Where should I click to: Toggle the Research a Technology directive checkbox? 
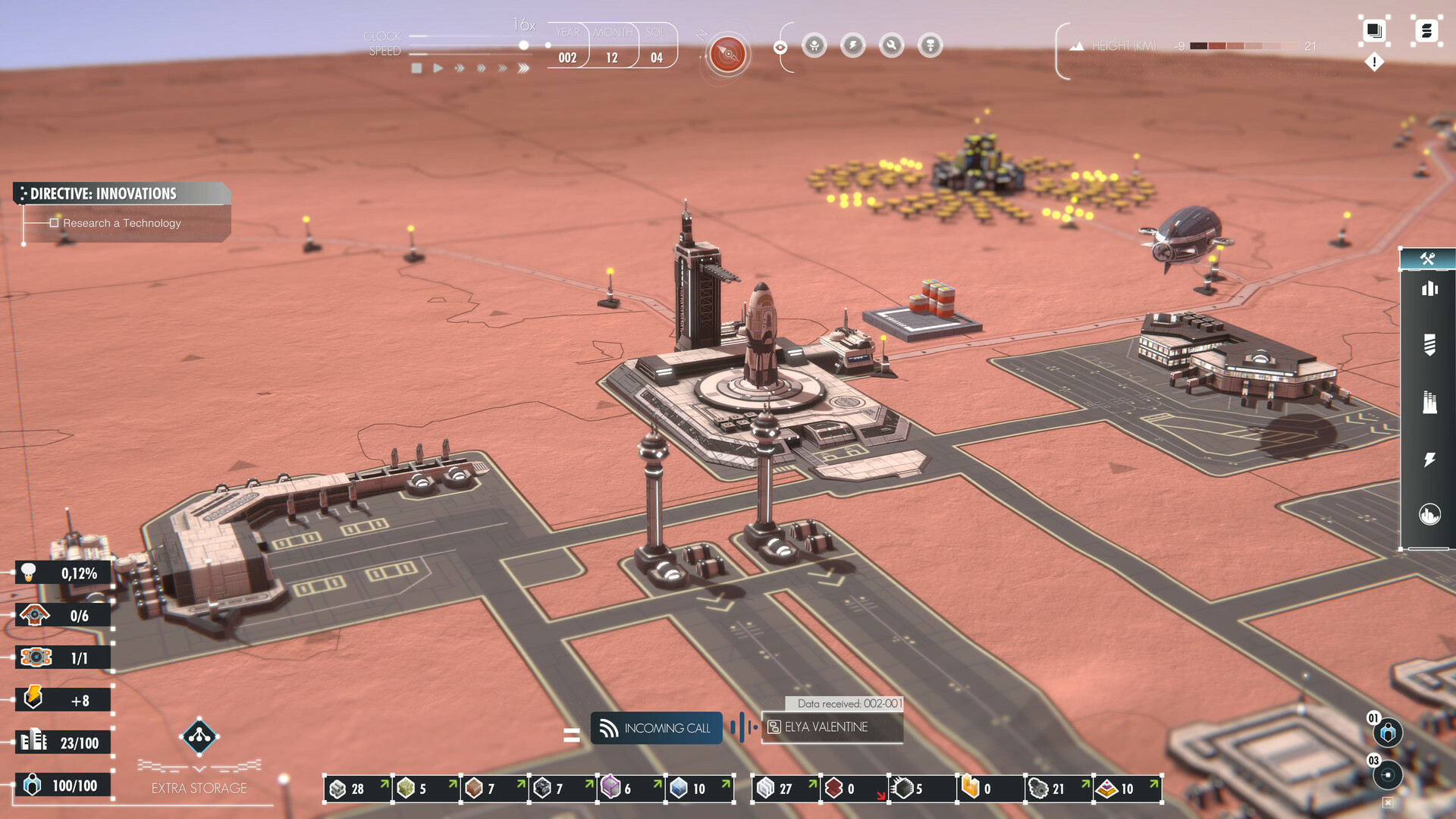tap(54, 223)
